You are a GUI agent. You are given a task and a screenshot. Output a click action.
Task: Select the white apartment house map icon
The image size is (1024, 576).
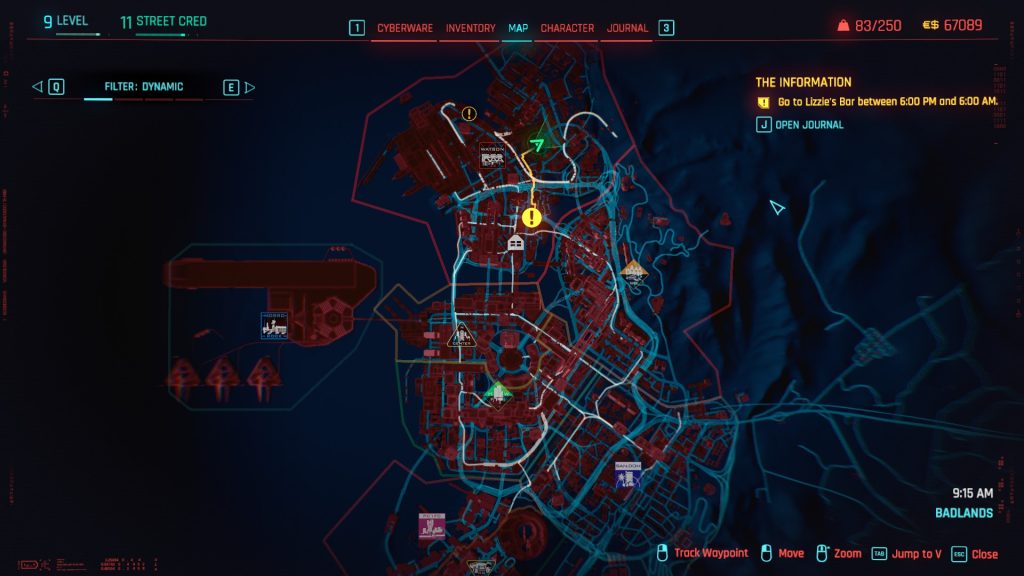tap(516, 243)
